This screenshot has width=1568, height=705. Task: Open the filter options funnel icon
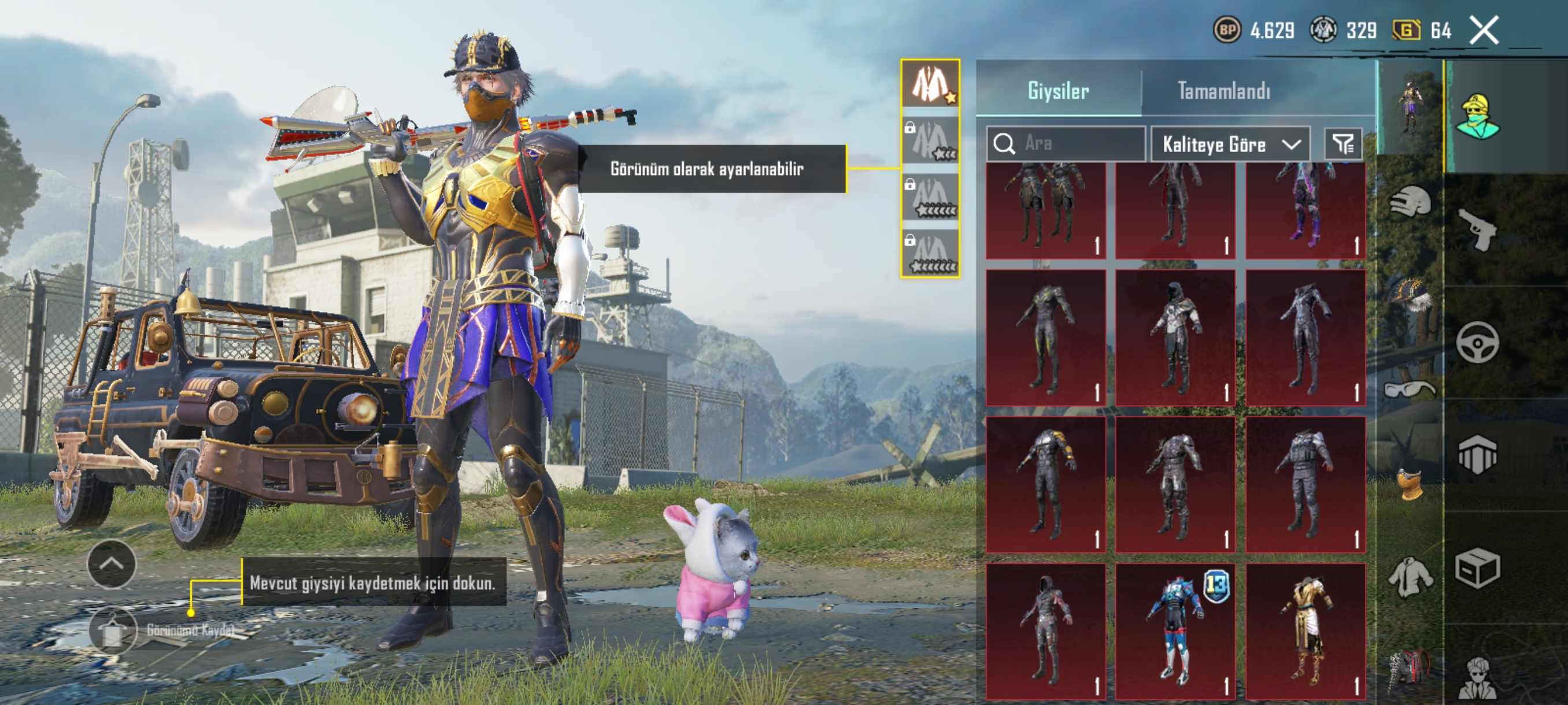click(x=1343, y=144)
